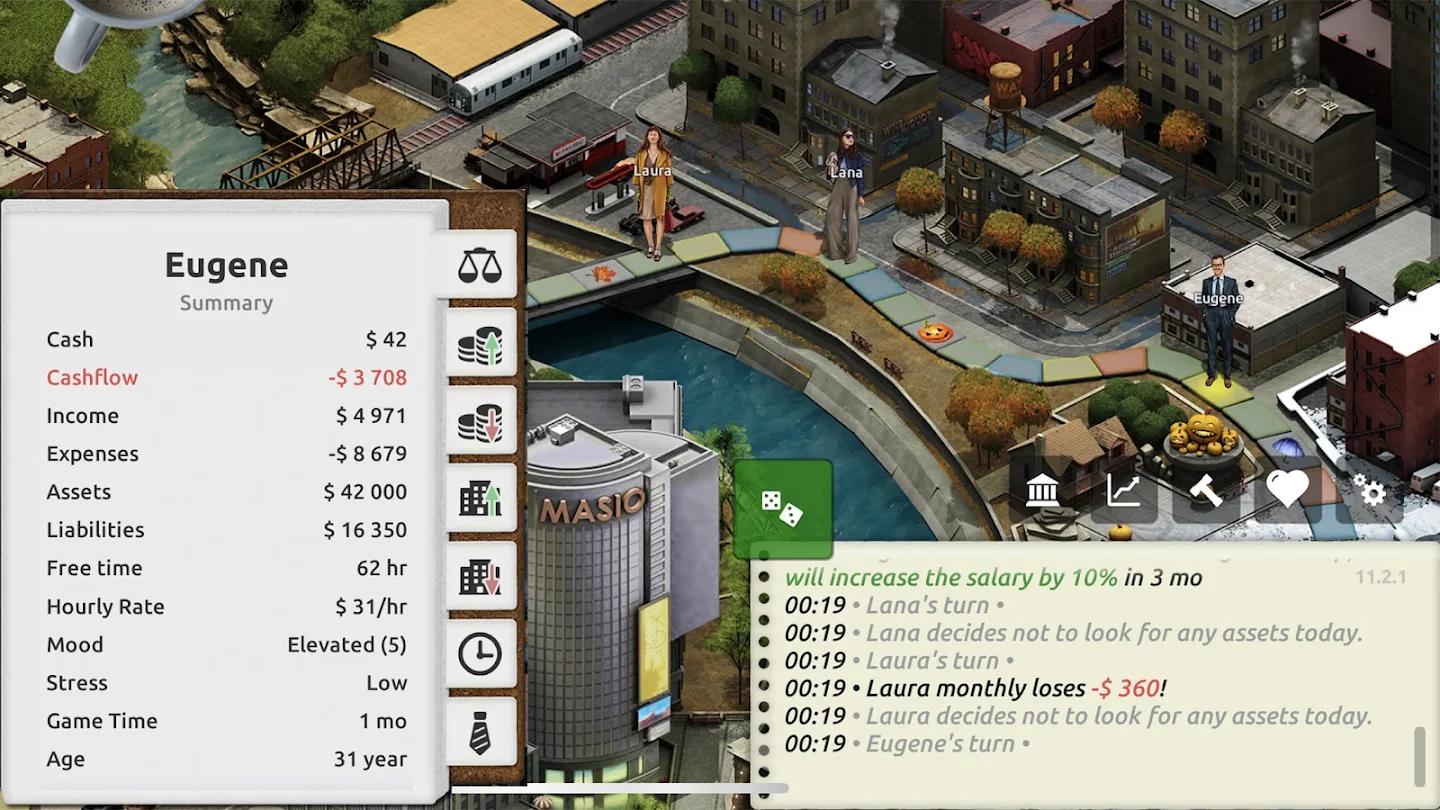Image resolution: width=1440 pixels, height=810 pixels.
Task: Show the stock market chart icon
Action: pyautogui.click(x=1124, y=490)
